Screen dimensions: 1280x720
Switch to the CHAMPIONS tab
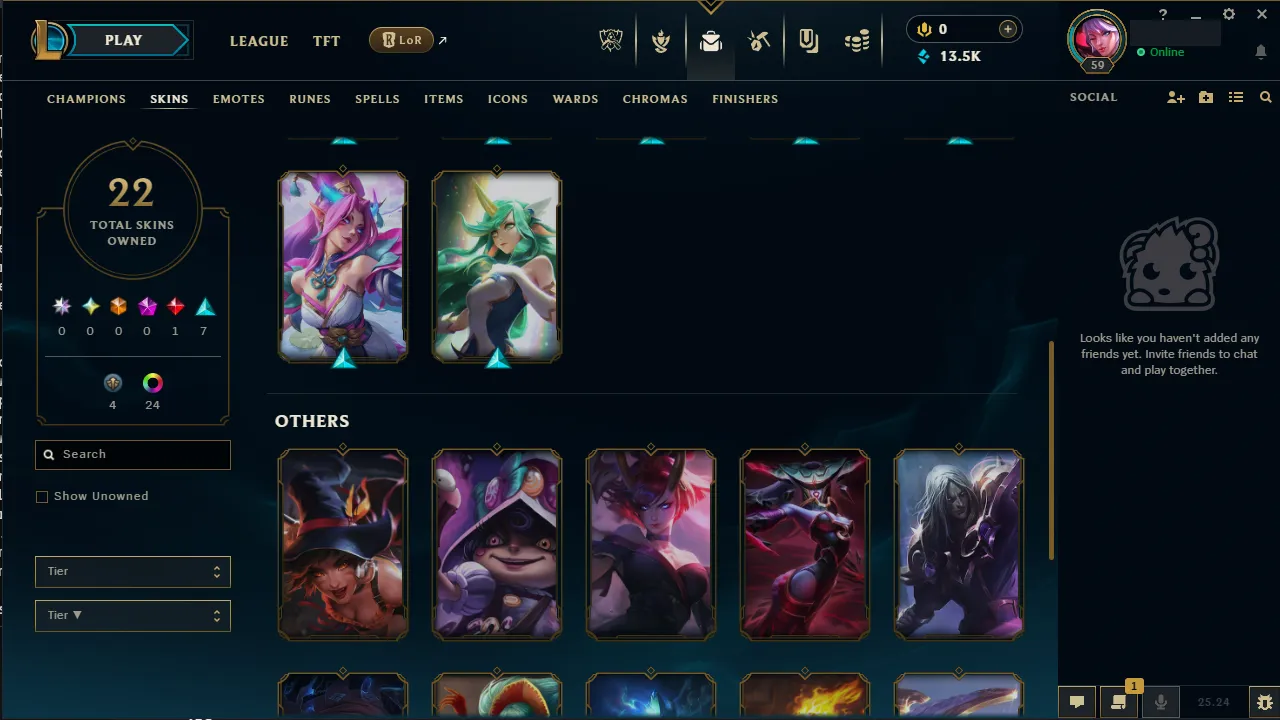click(x=86, y=99)
